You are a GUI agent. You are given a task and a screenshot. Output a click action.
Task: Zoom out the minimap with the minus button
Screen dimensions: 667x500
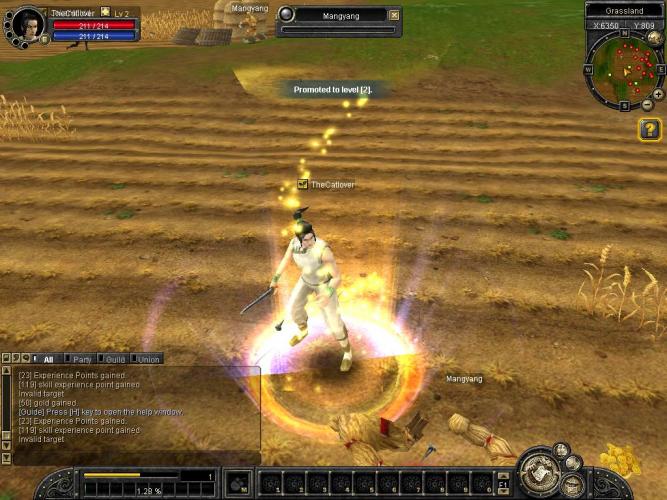pyautogui.click(x=647, y=105)
